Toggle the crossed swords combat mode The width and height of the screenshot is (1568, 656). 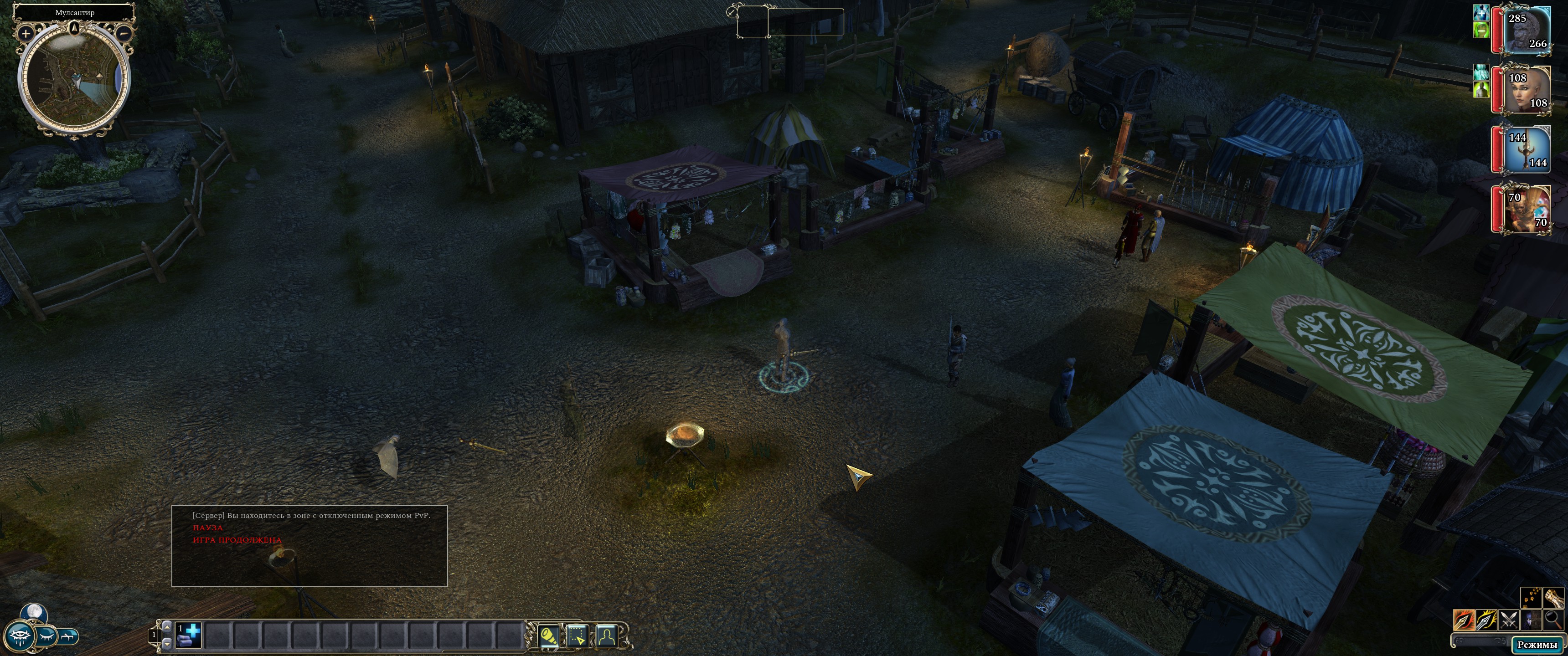[1508, 620]
